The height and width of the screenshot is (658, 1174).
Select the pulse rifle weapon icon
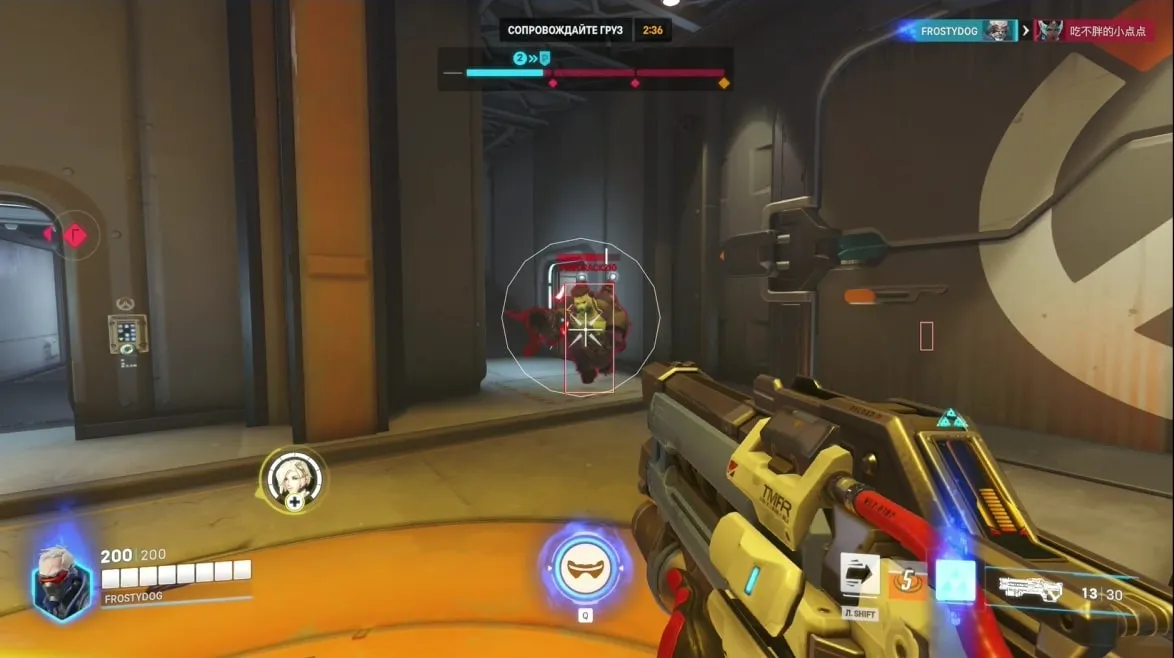(1030, 588)
